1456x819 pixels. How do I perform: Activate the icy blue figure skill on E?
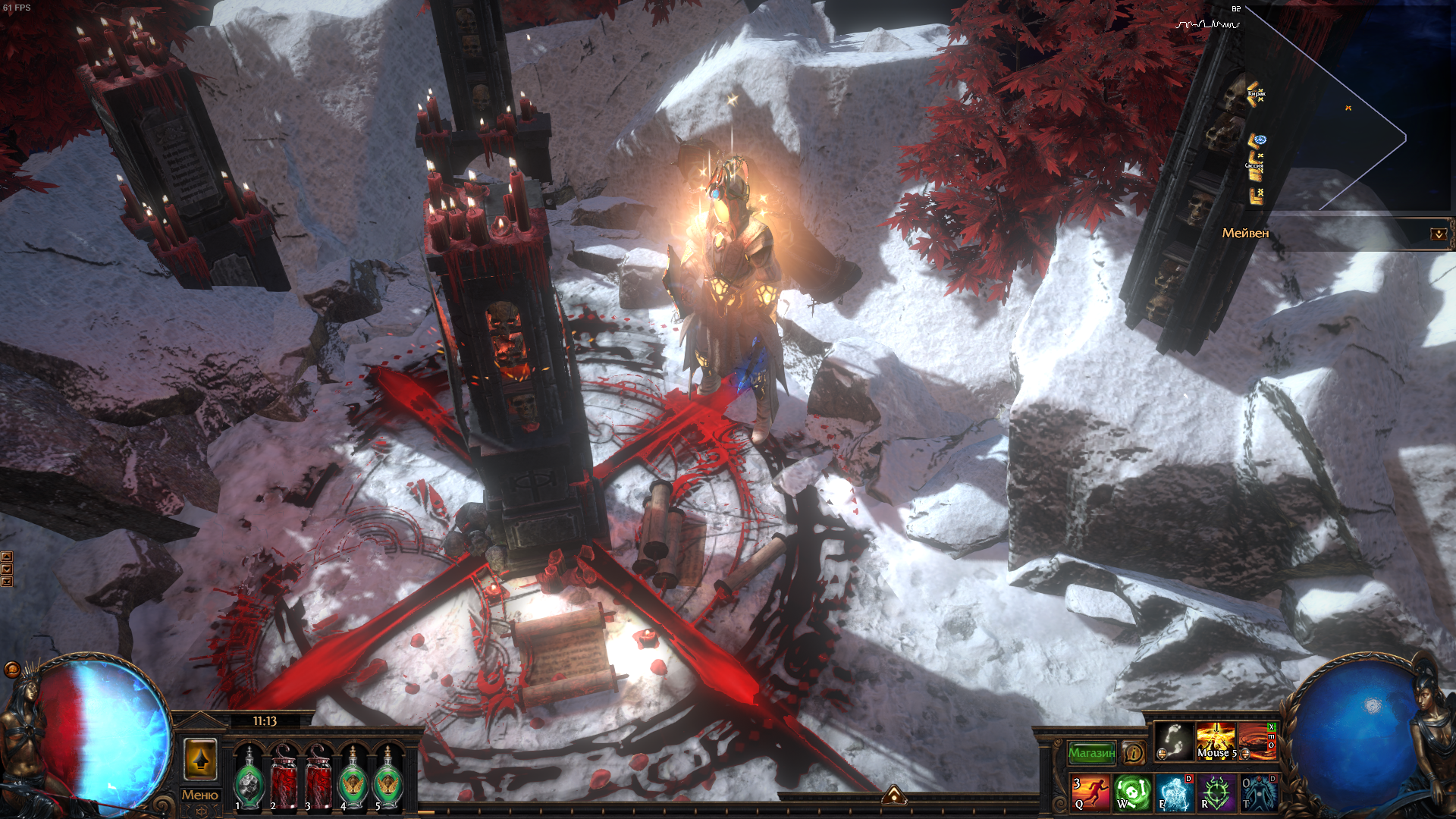point(1174,792)
